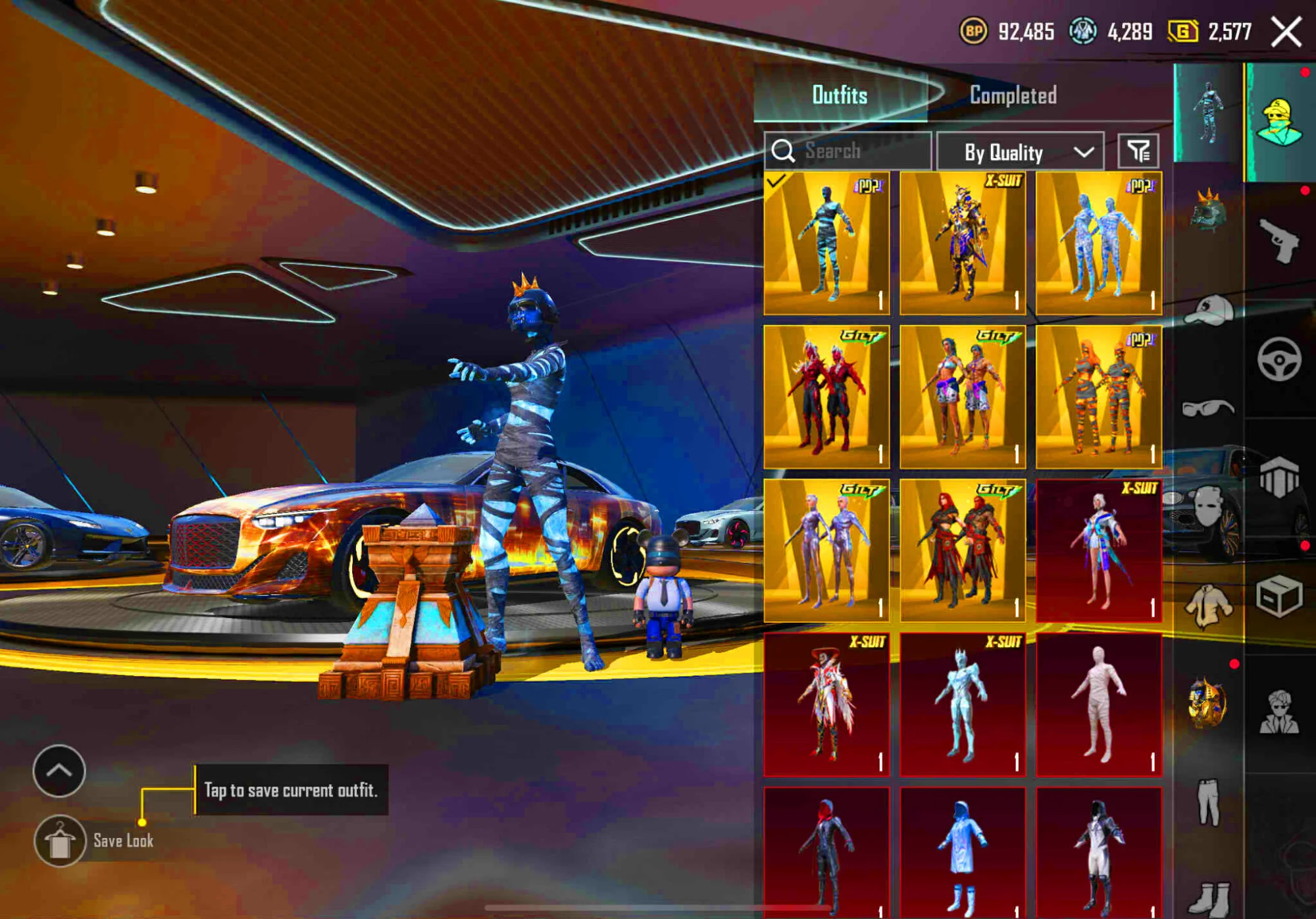Open the steering wheel vehicles category
Screen dimensions: 1316x919
tap(1279, 359)
